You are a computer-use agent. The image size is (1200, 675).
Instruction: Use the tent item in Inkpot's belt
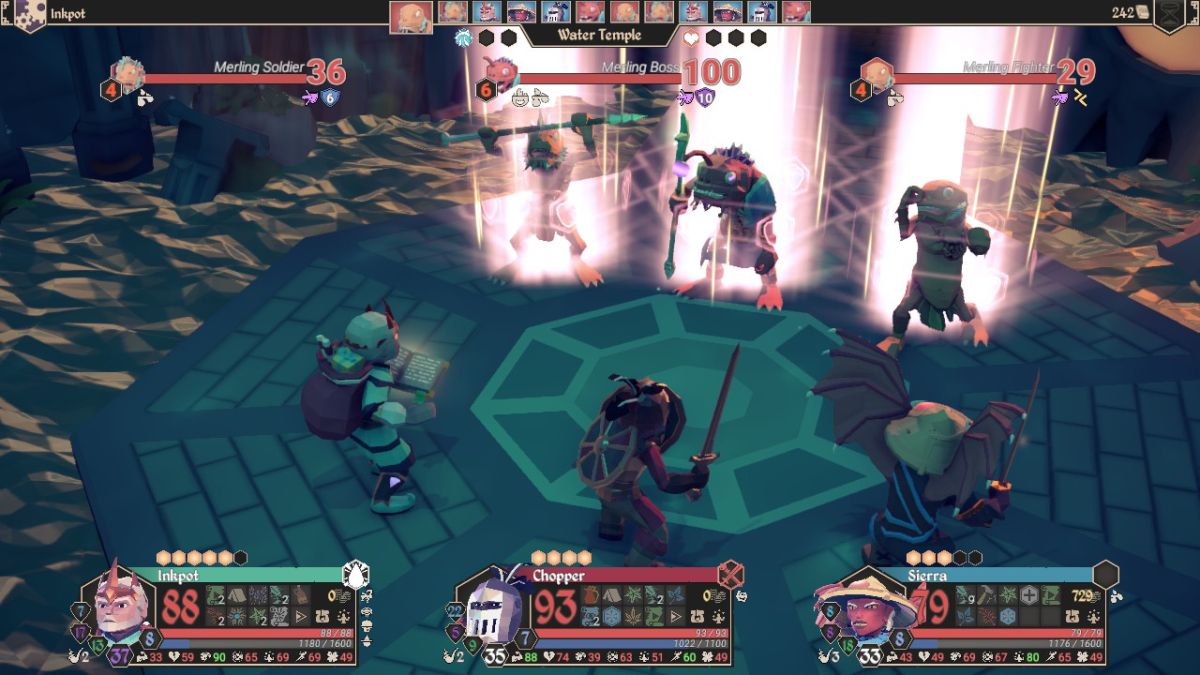[237, 595]
